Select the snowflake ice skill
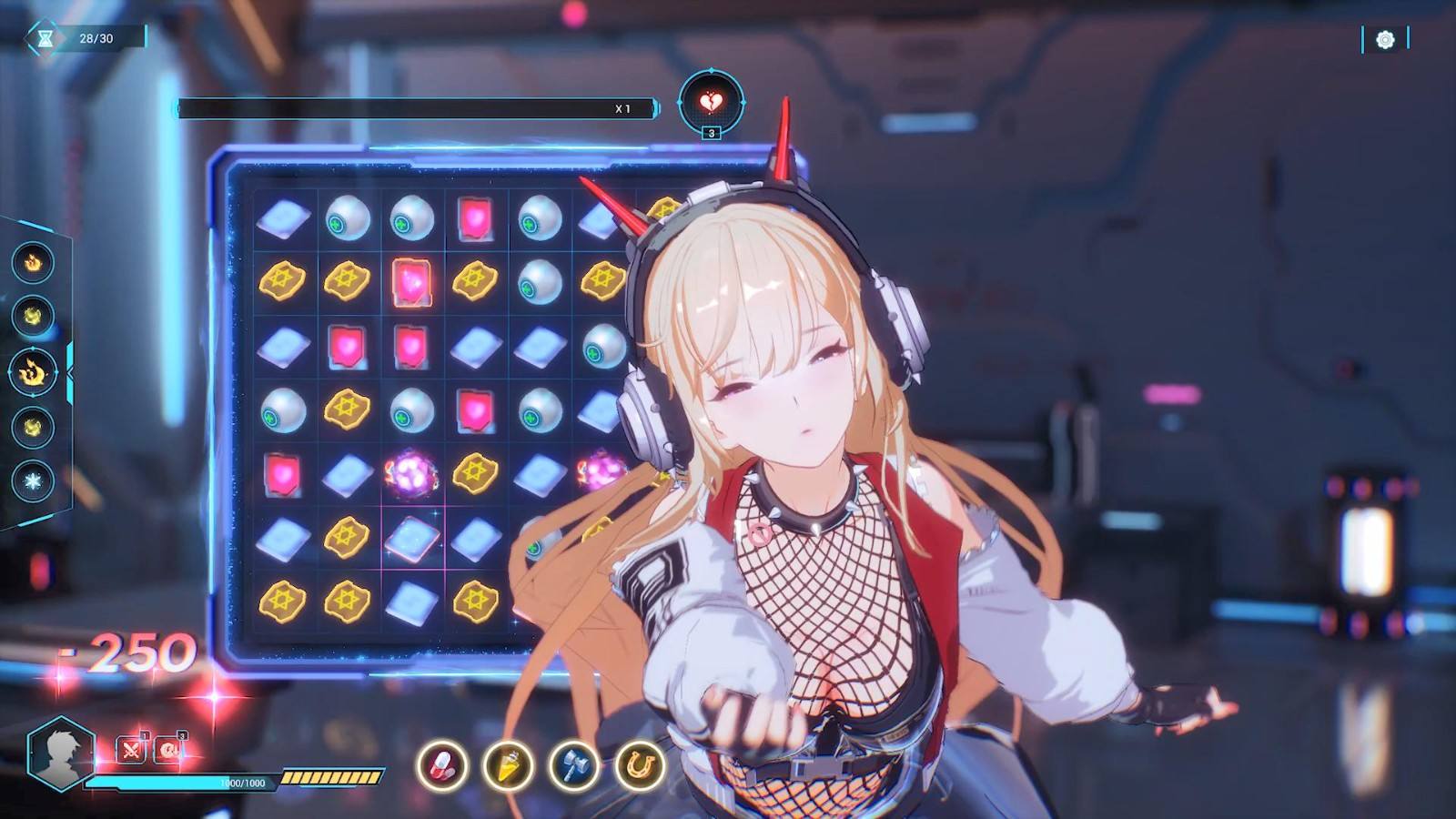The image size is (1456, 819). (33, 481)
